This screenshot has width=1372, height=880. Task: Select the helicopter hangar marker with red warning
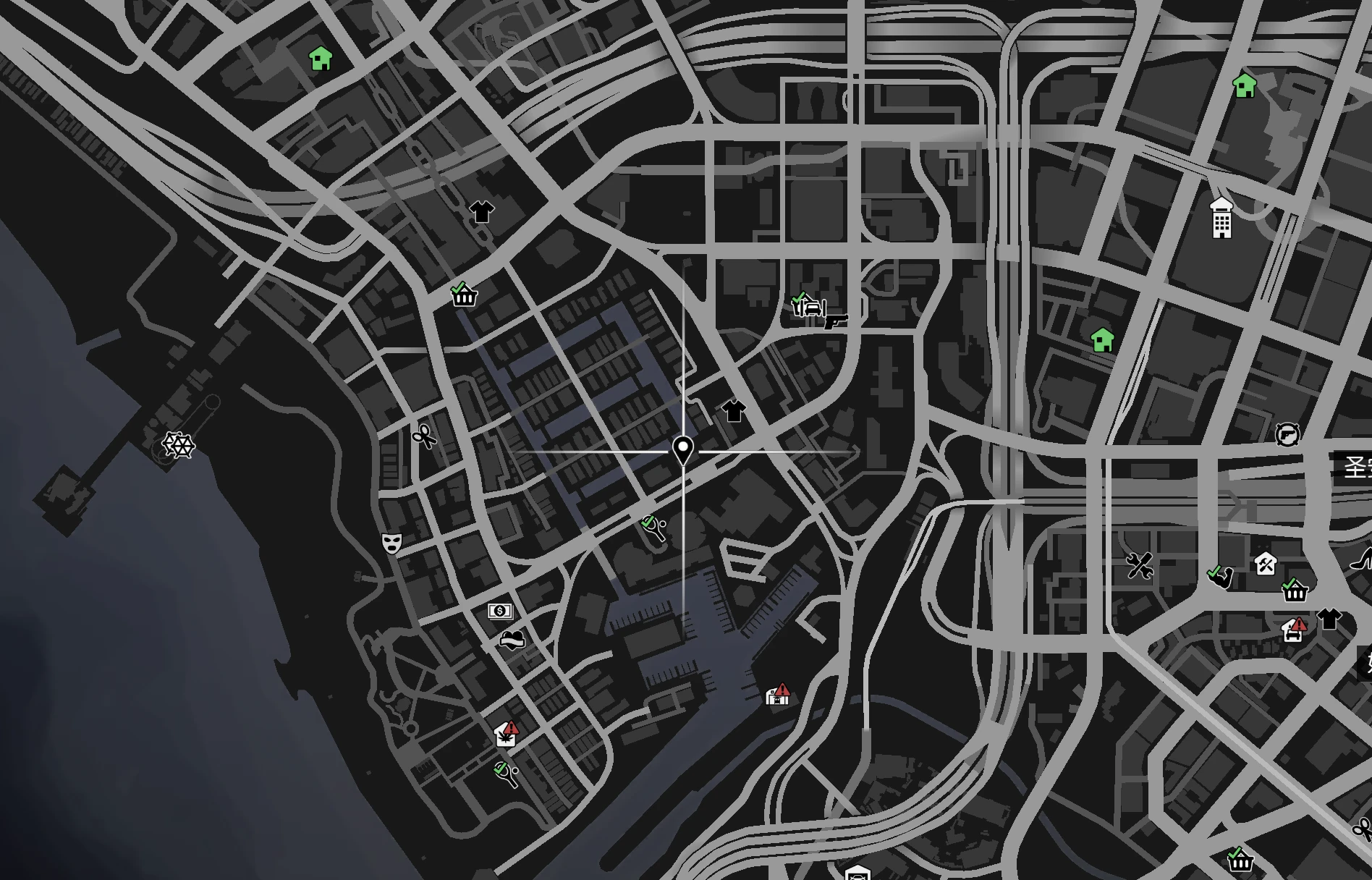pos(778,695)
